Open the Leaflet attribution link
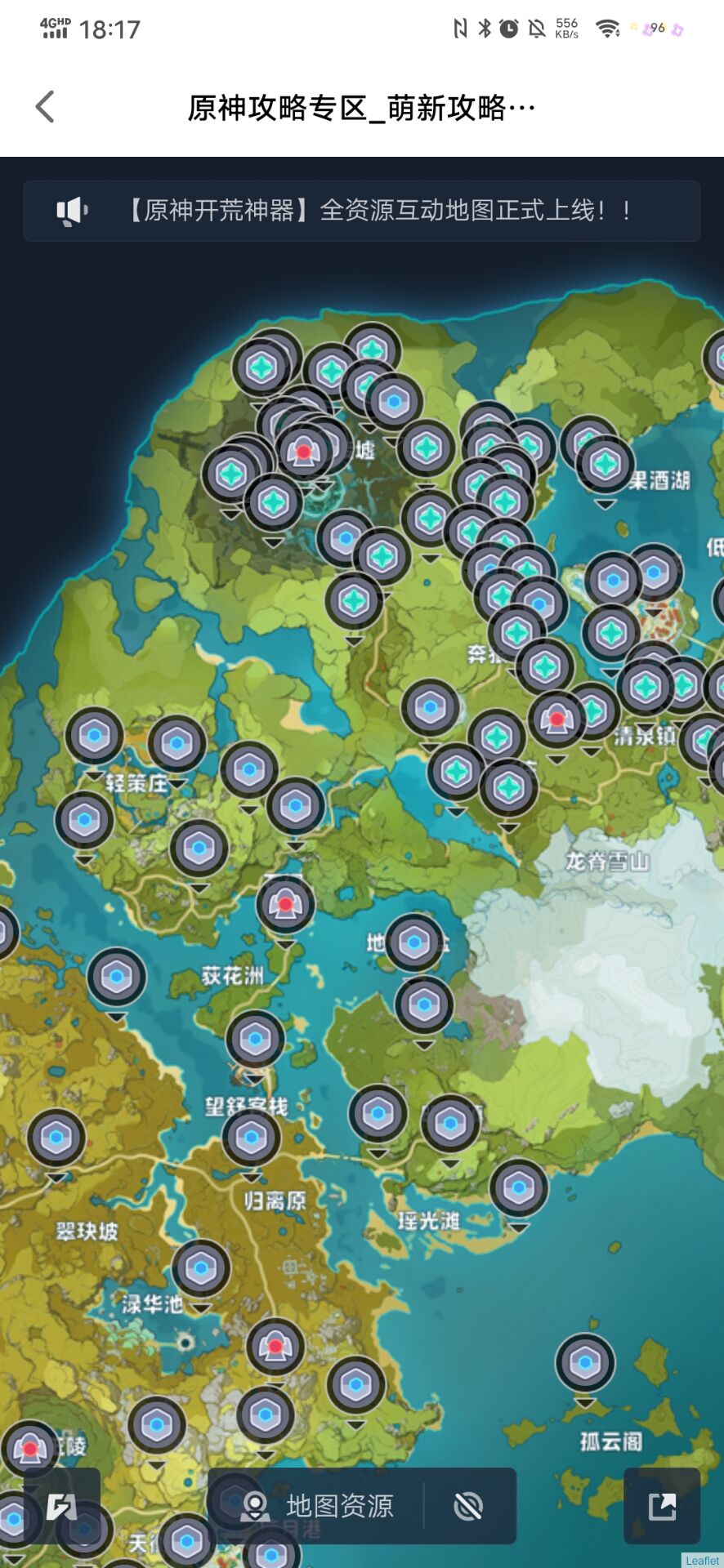724x1568 pixels. [x=702, y=1561]
